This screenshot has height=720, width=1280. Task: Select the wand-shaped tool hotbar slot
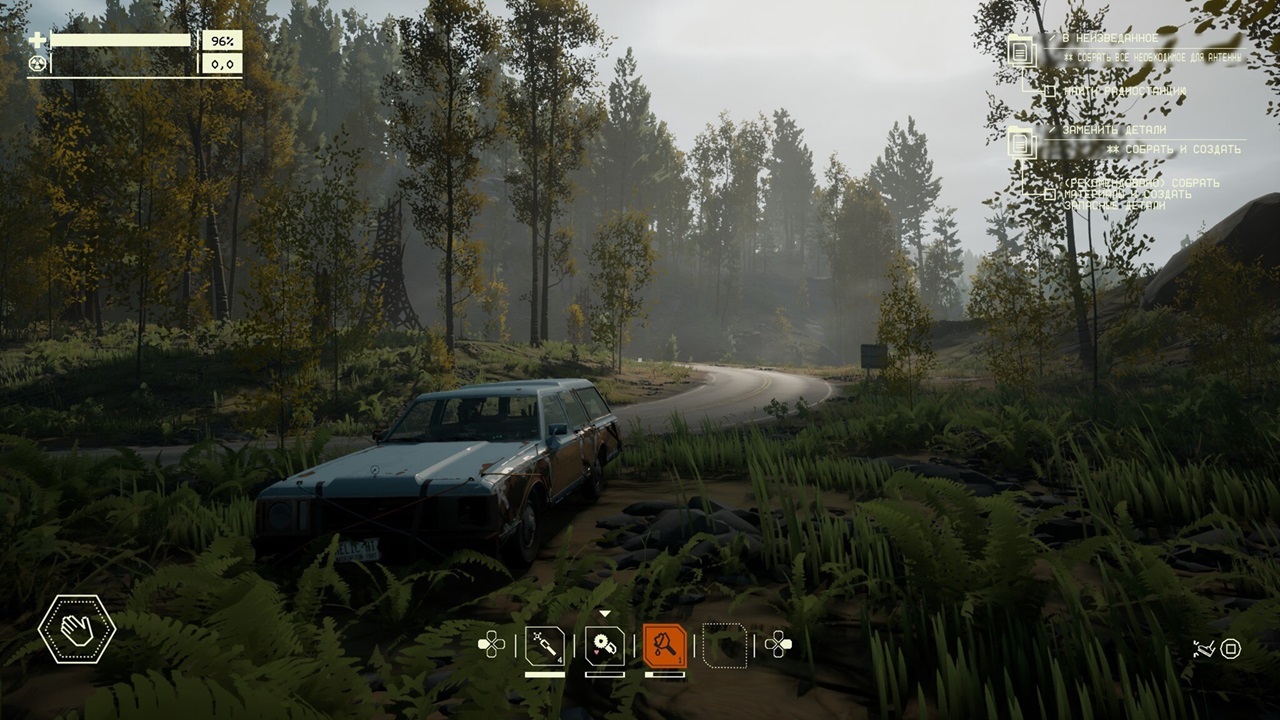545,645
